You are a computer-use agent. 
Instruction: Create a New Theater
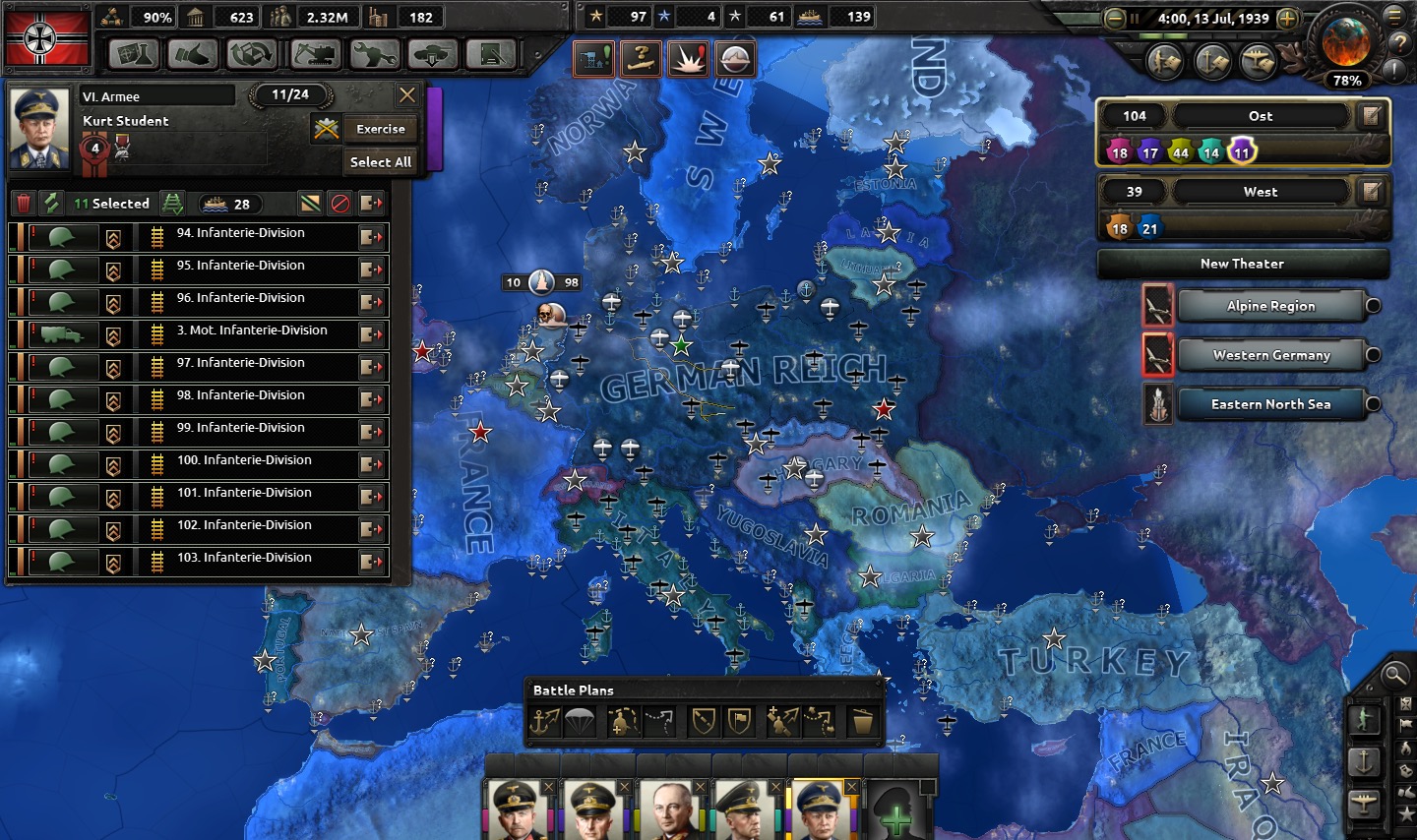[x=1242, y=264]
